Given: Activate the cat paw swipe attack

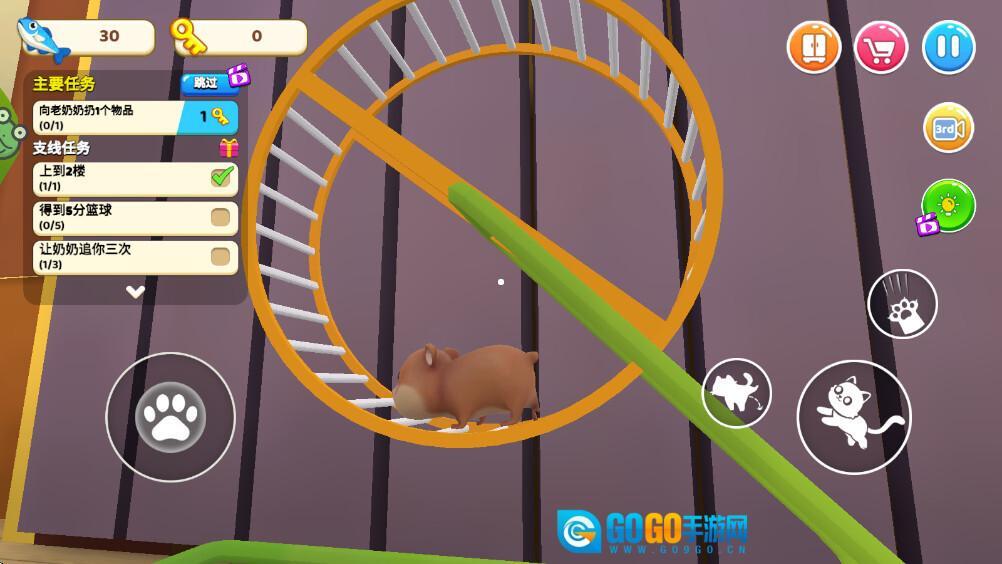Looking at the screenshot, I should (x=902, y=304).
